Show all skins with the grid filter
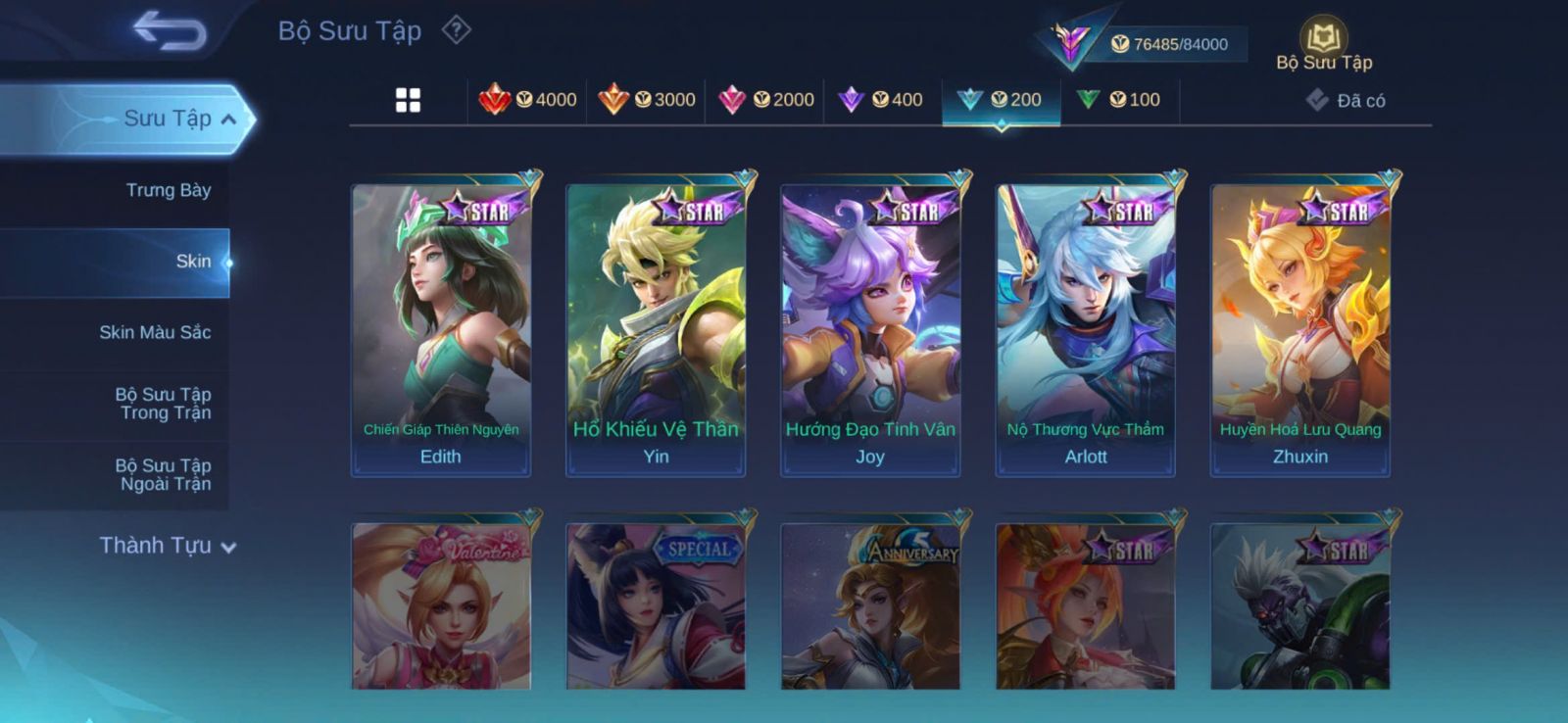Viewport: 1568px width, 723px height. tap(408, 100)
